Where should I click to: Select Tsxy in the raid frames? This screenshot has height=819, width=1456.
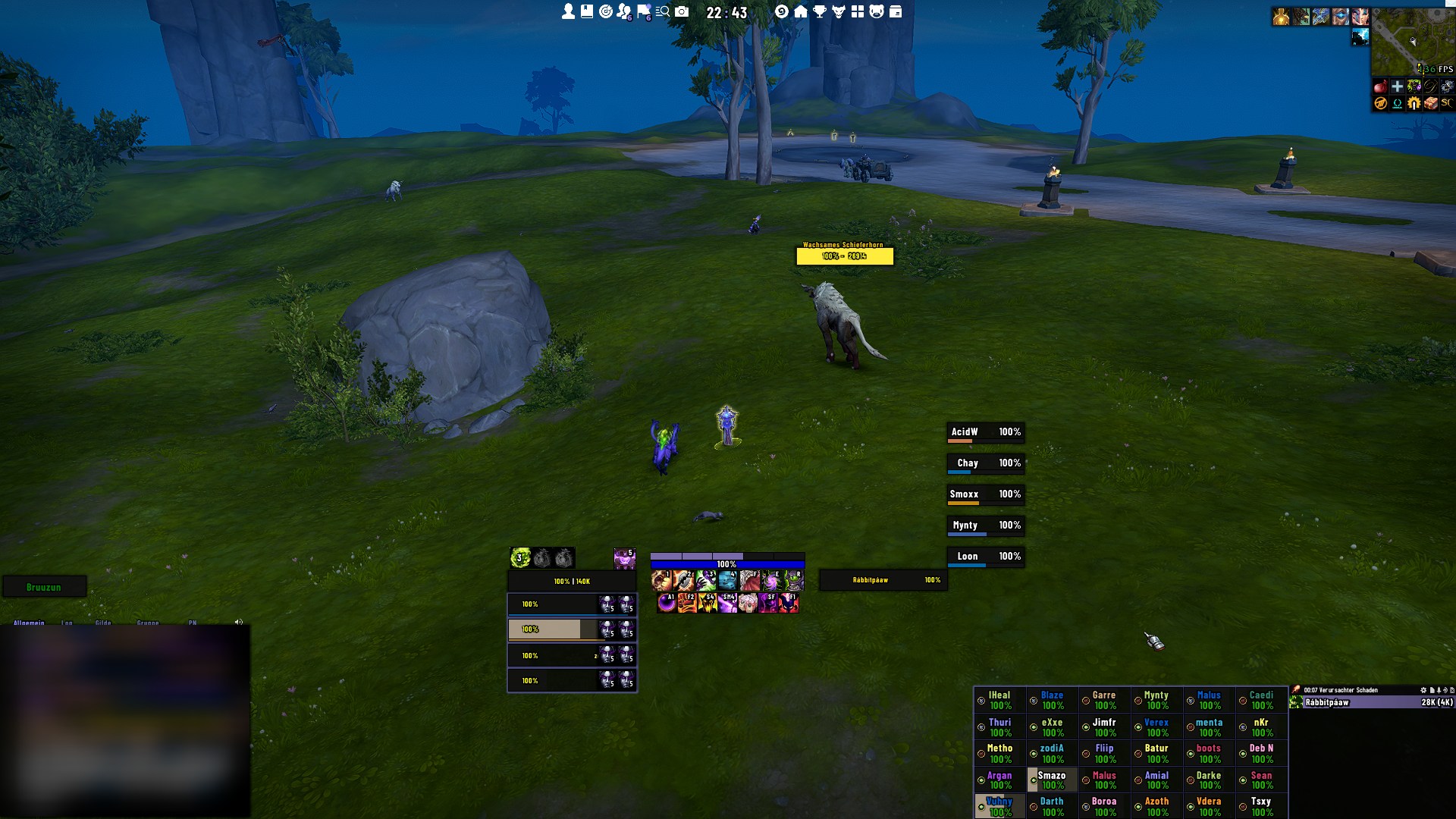pyautogui.click(x=1261, y=806)
